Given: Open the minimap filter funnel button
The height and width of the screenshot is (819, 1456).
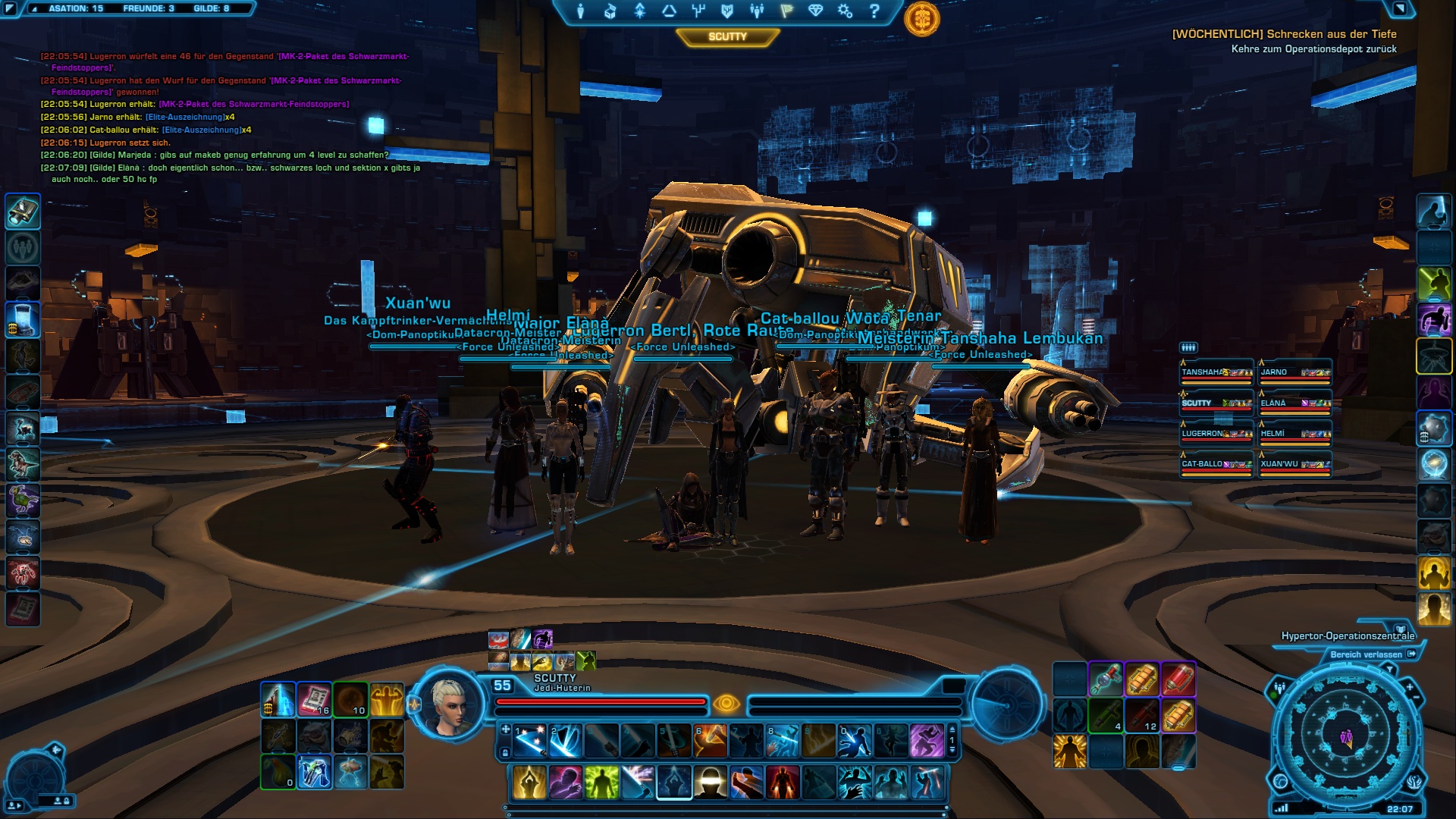Looking at the screenshot, I should (x=1389, y=669).
